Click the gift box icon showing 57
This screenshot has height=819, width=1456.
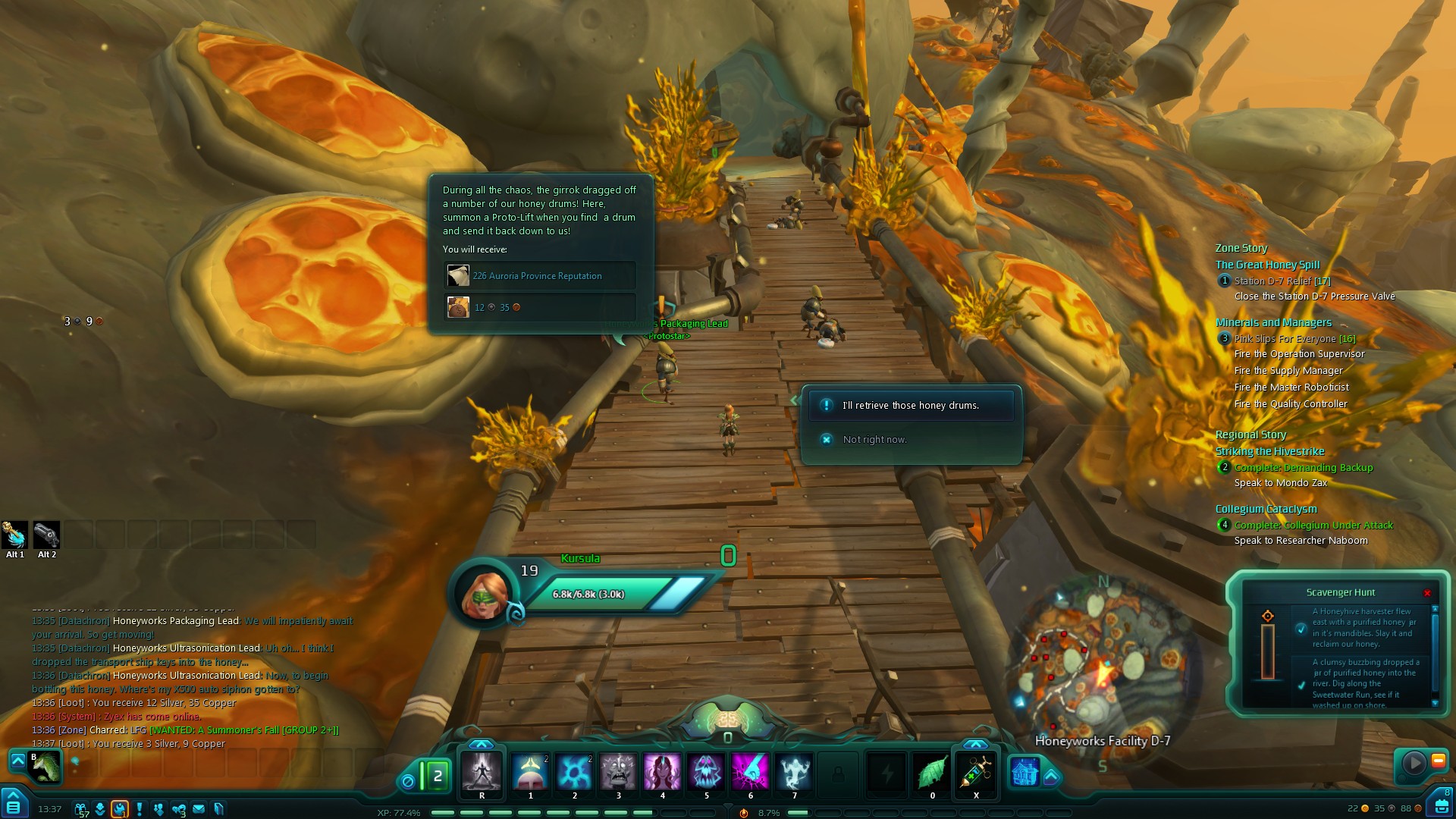81,809
